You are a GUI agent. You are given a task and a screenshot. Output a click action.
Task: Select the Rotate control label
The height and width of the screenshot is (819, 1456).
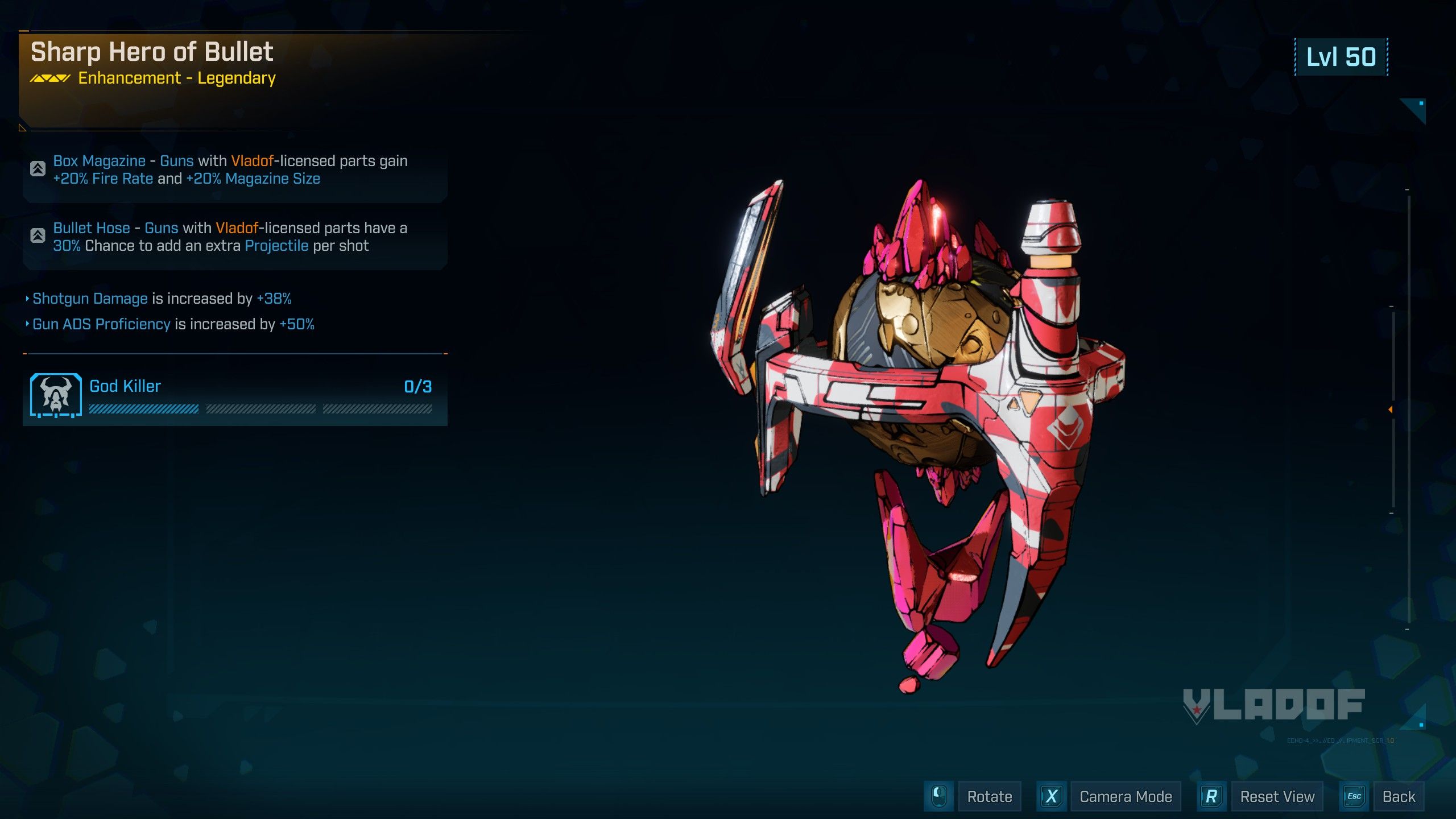pos(989,797)
